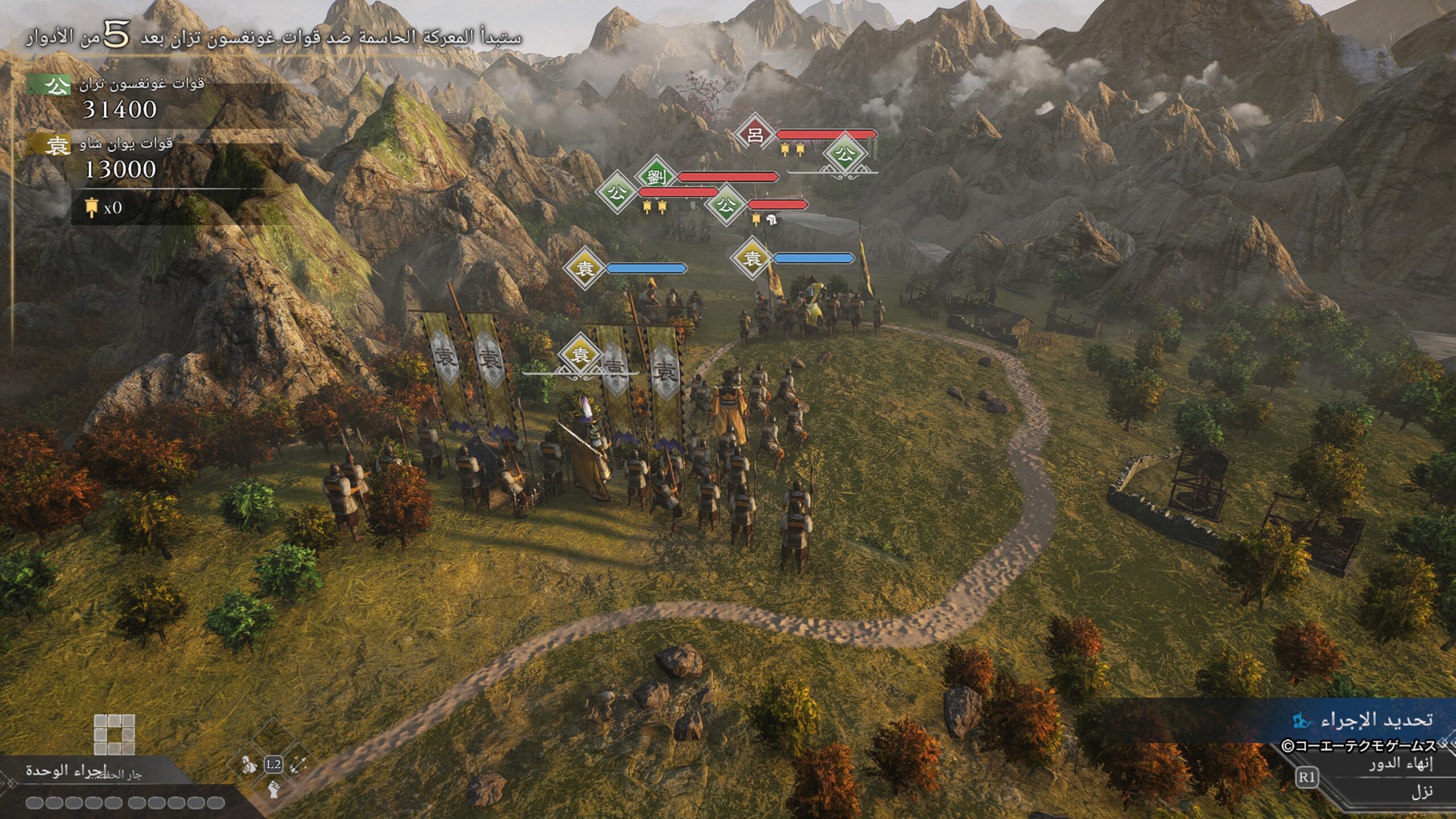1456x819 pixels.
Task: Click the crossed-arrows movement icon near L2
Action: pos(297,764)
